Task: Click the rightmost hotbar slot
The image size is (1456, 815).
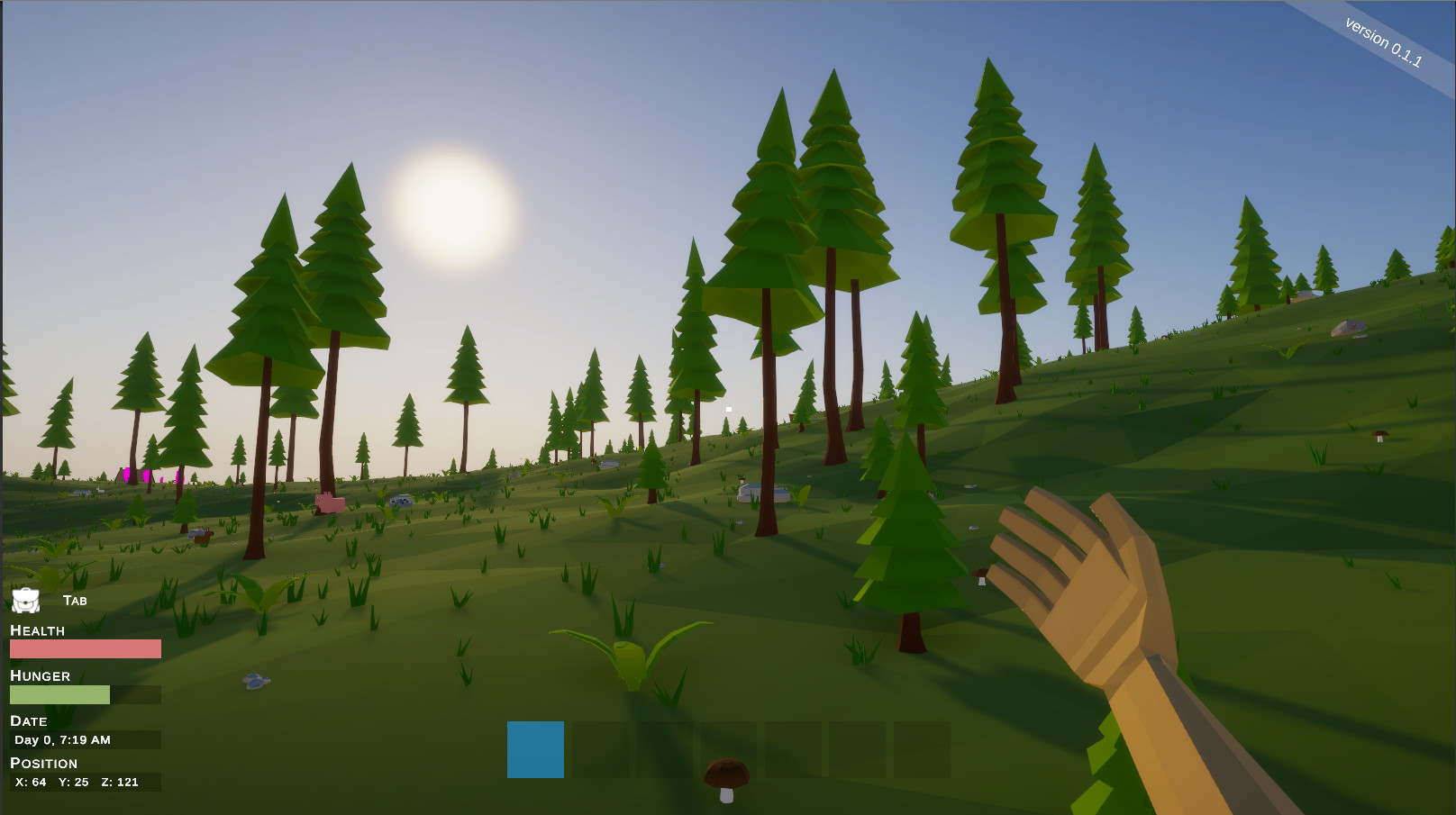Action: click(924, 750)
